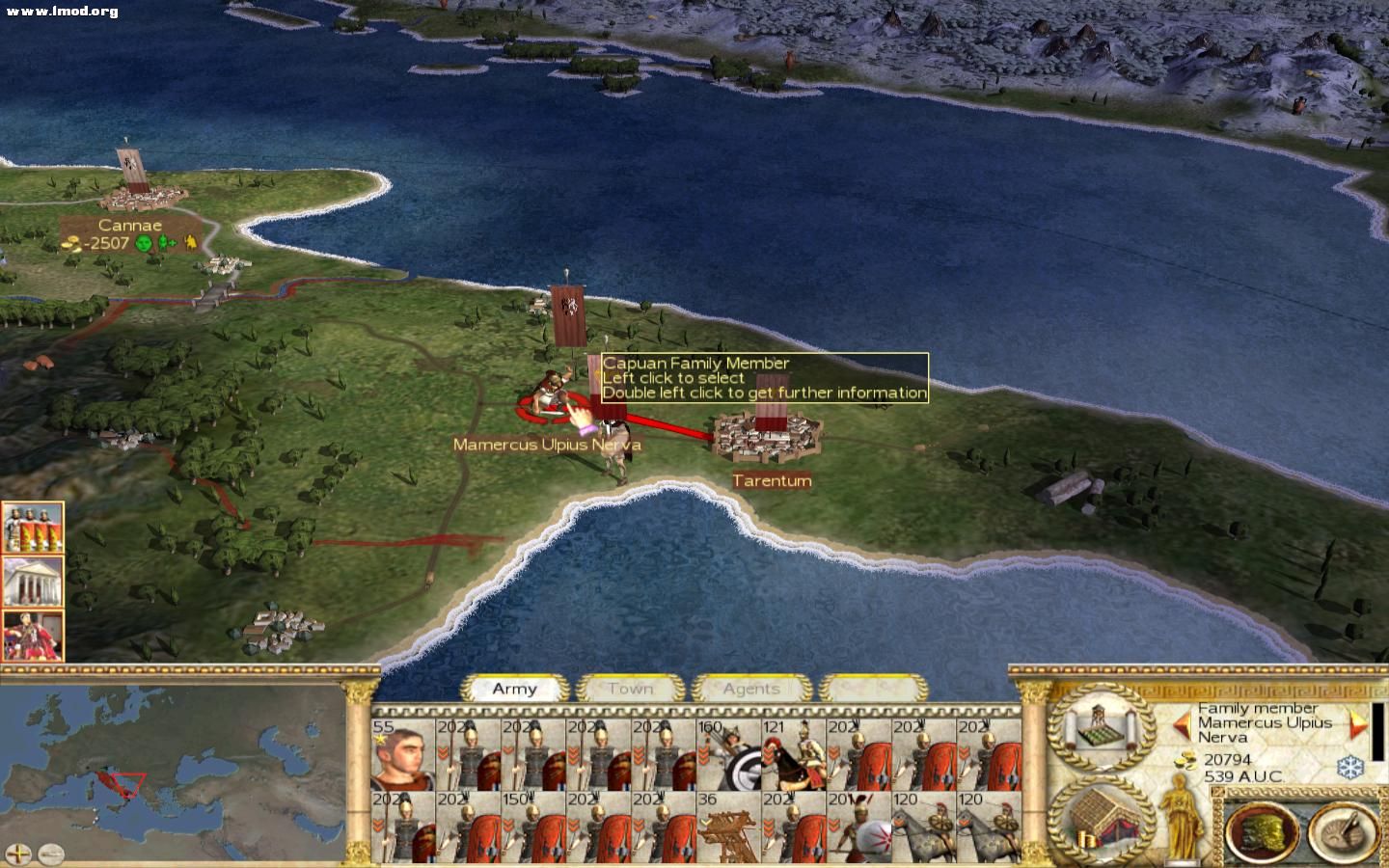This screenshot has width=1389, height=868.
Task: Open the construction scroll button
Action: tap(1101, 727)
